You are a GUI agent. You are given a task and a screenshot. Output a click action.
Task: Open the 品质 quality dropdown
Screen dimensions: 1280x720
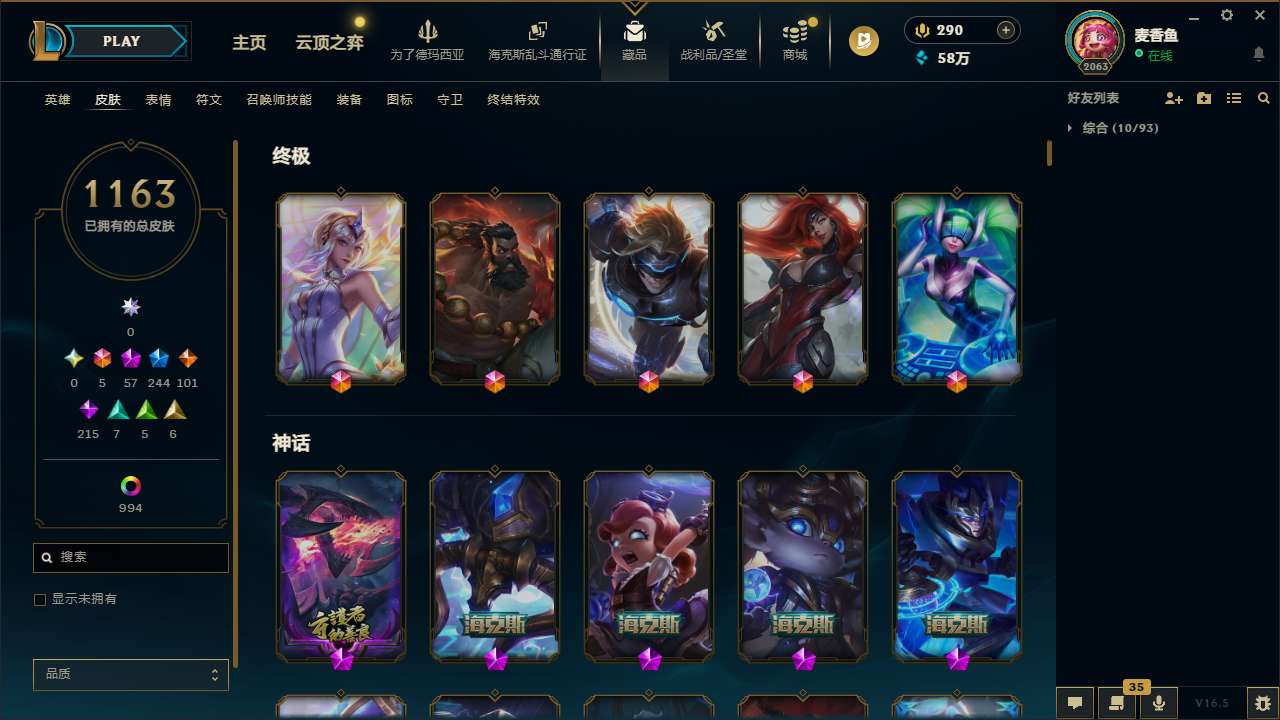tap(130, 674)
